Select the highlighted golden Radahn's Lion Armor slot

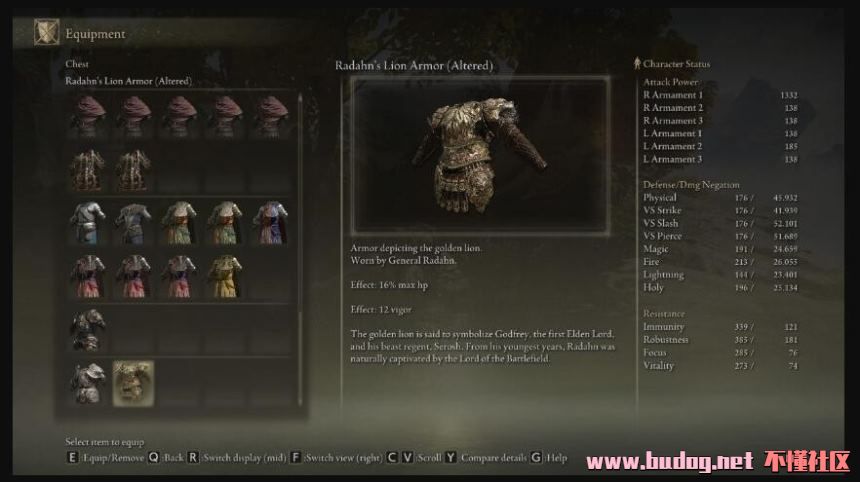pyautogui.click(x=133, y=383)
